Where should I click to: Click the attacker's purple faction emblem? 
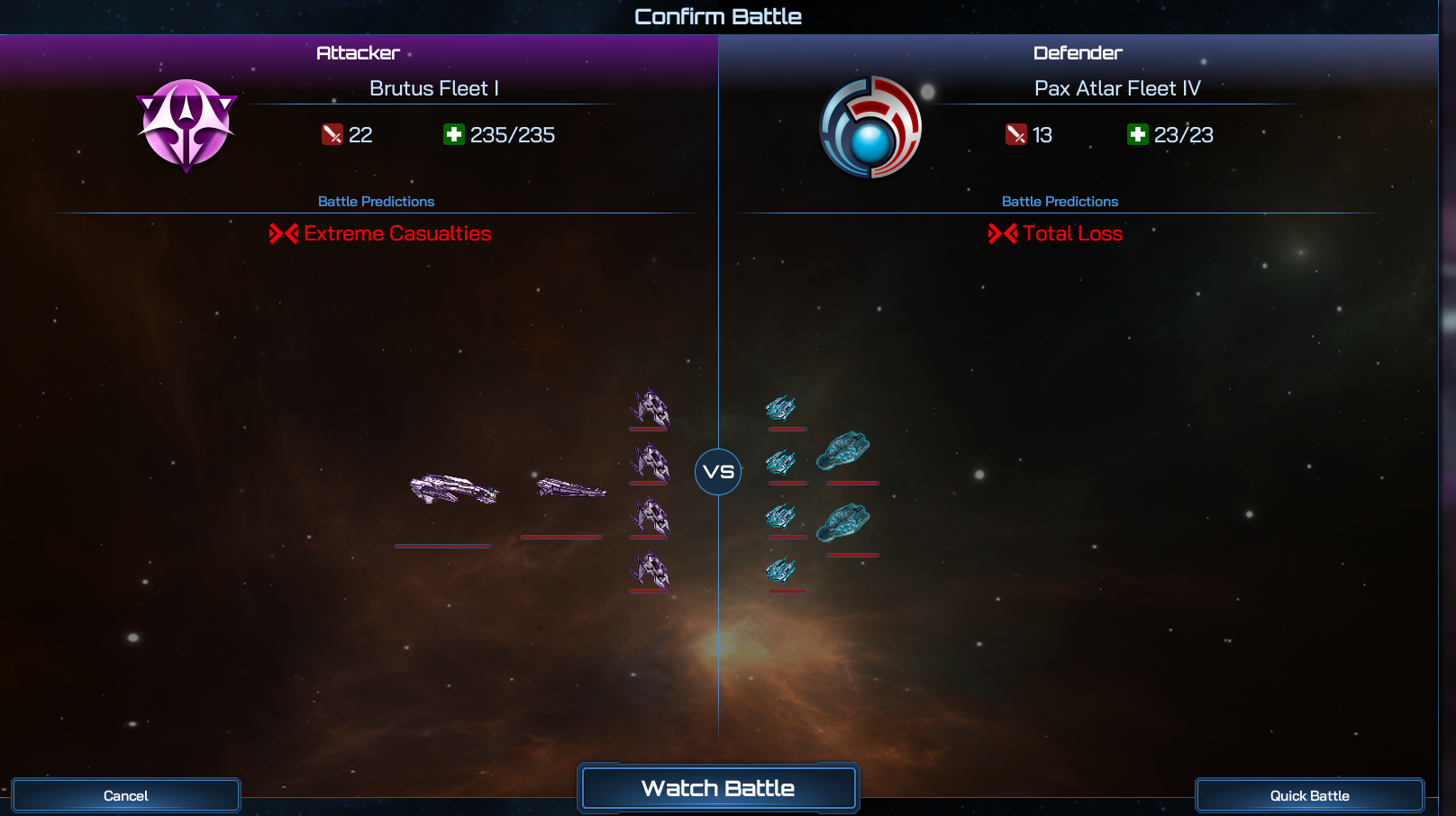[187, 125]
